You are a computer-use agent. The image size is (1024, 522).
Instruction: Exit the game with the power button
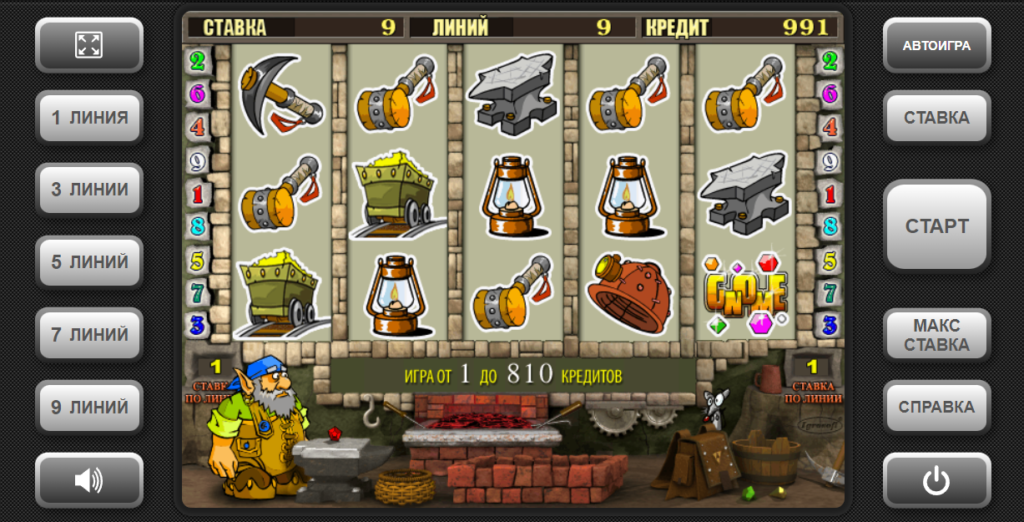tap(936, 480)
